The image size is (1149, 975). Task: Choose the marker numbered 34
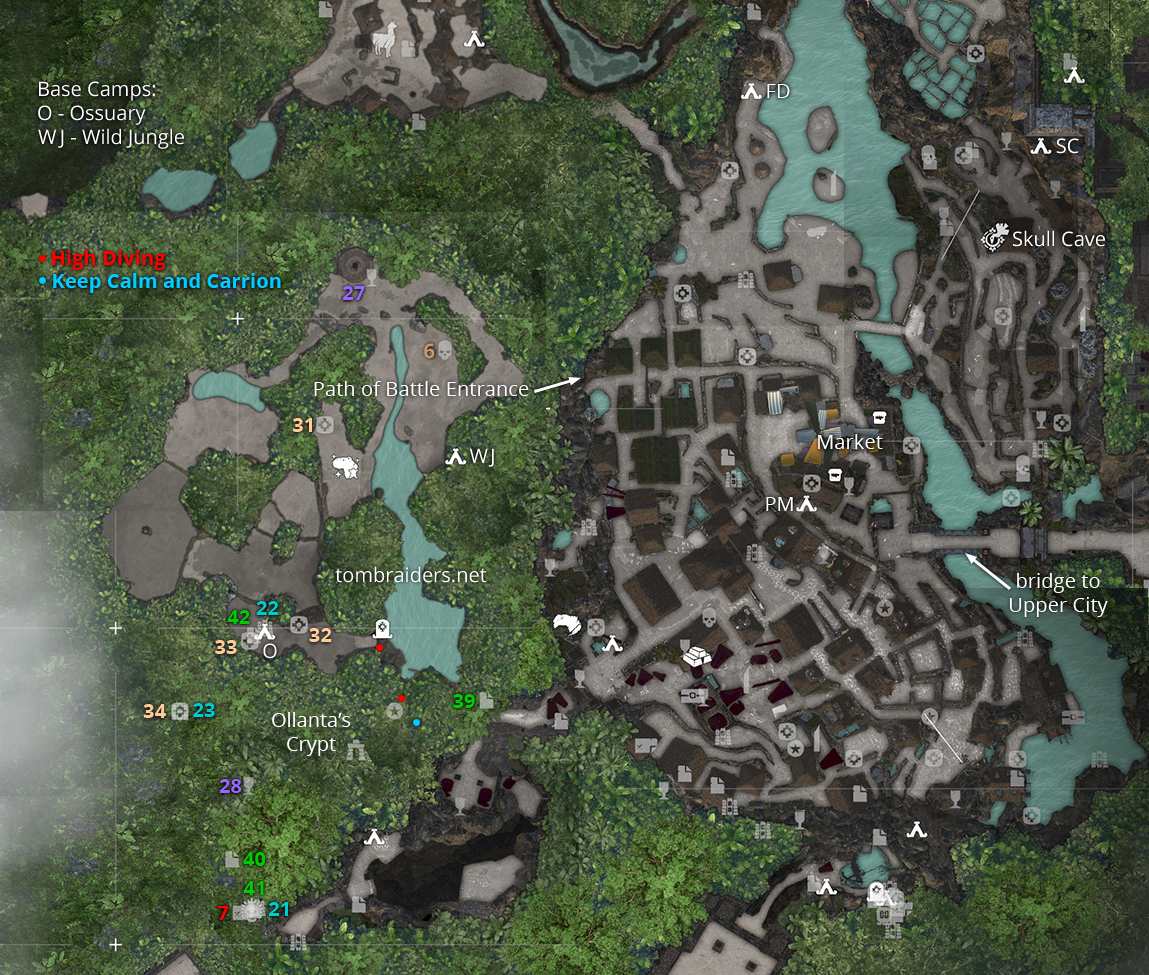pos(180,711)
